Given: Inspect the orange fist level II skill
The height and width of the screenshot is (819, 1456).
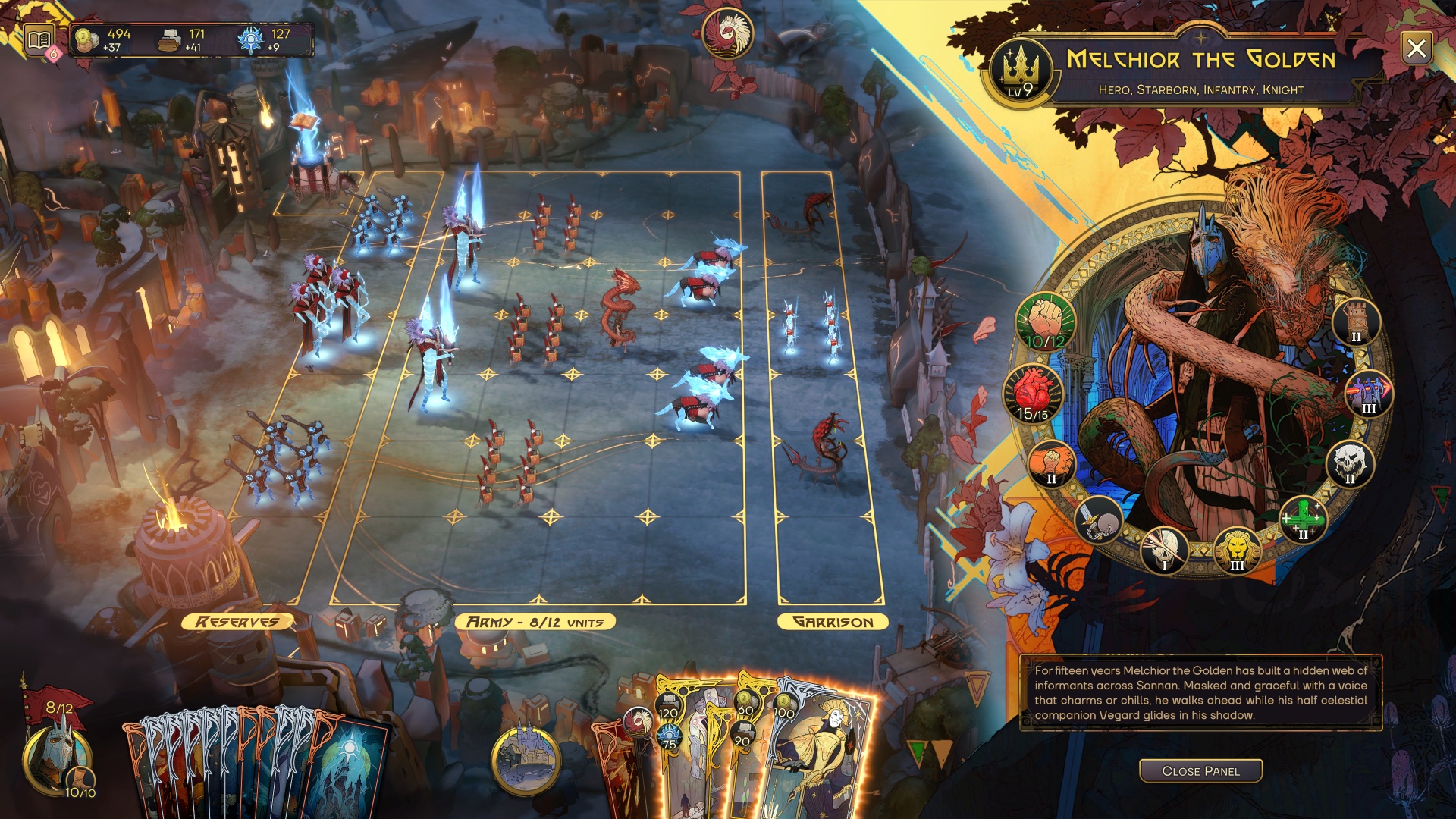Looking at the screenshot, I should point(1051,464).
